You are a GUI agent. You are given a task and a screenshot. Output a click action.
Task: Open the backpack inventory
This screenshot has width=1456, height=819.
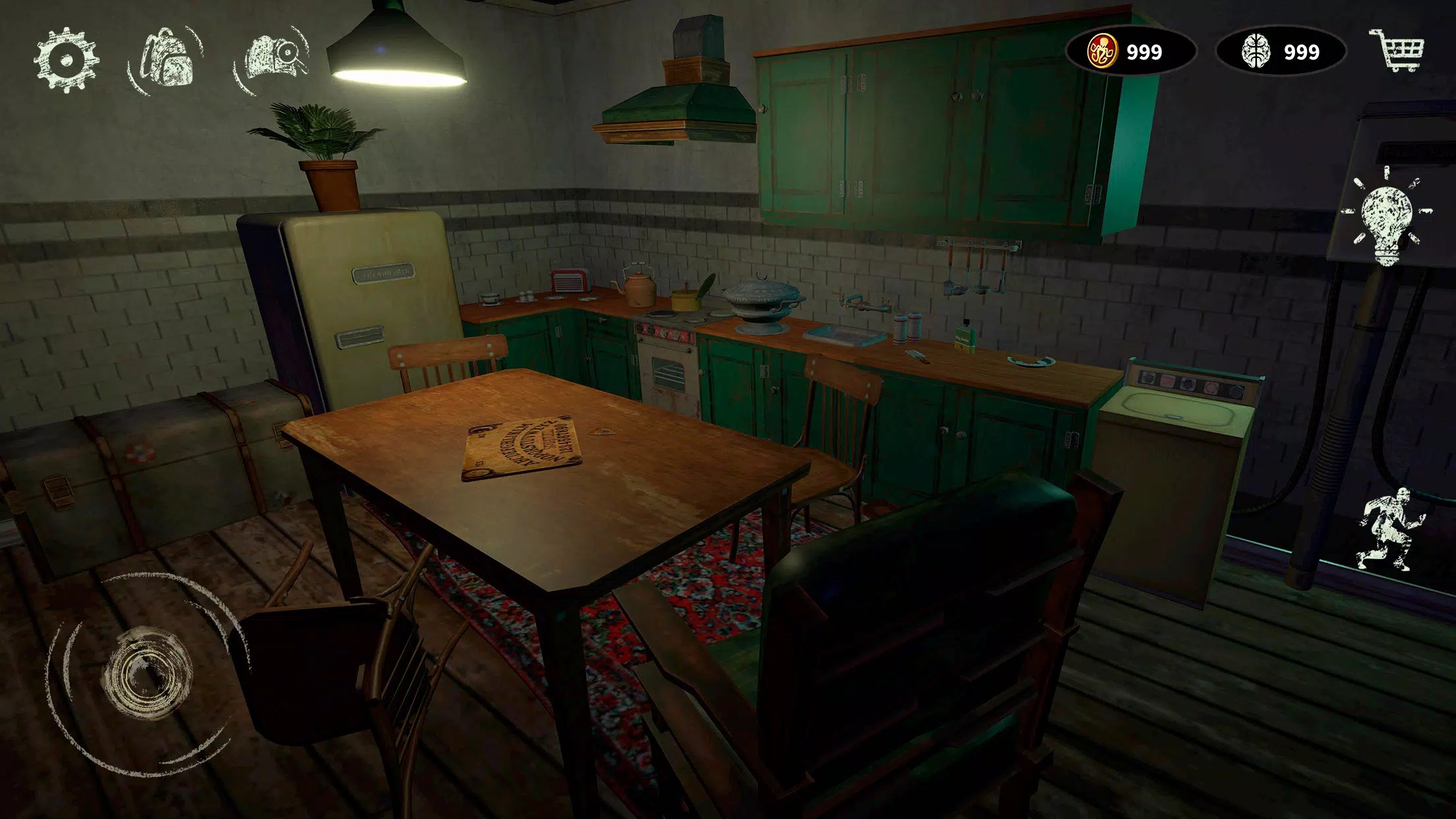point(167,59)
